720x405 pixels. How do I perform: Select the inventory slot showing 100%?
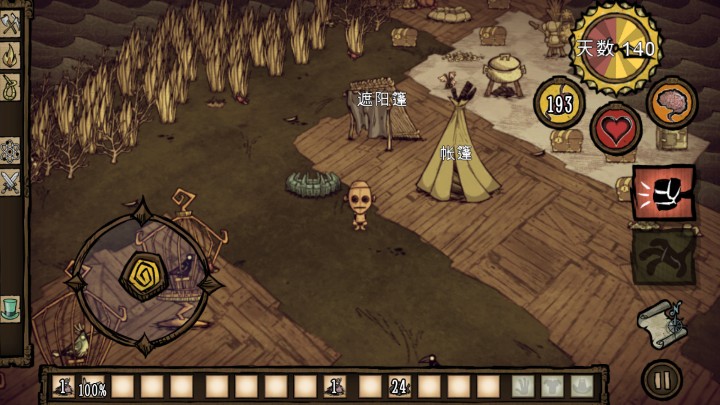[93, 385]
